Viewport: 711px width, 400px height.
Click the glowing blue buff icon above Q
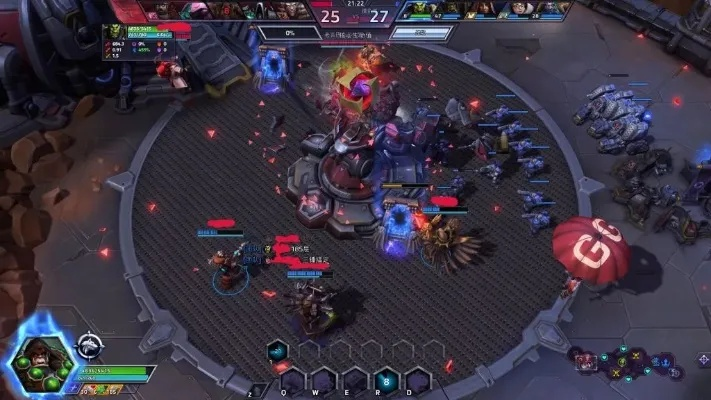point(278,351)
